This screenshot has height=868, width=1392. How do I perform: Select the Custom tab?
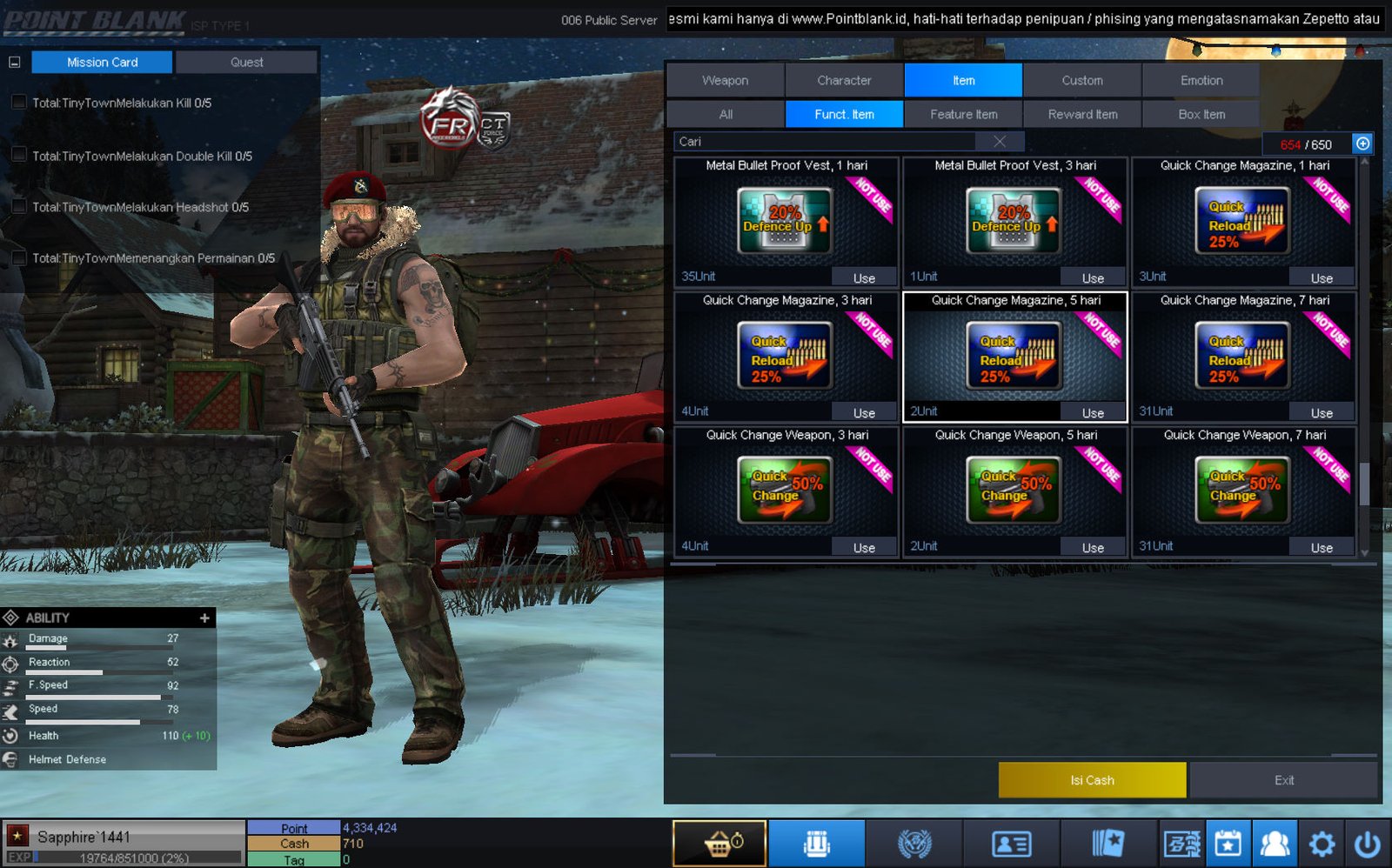(x=1081, y=80)
